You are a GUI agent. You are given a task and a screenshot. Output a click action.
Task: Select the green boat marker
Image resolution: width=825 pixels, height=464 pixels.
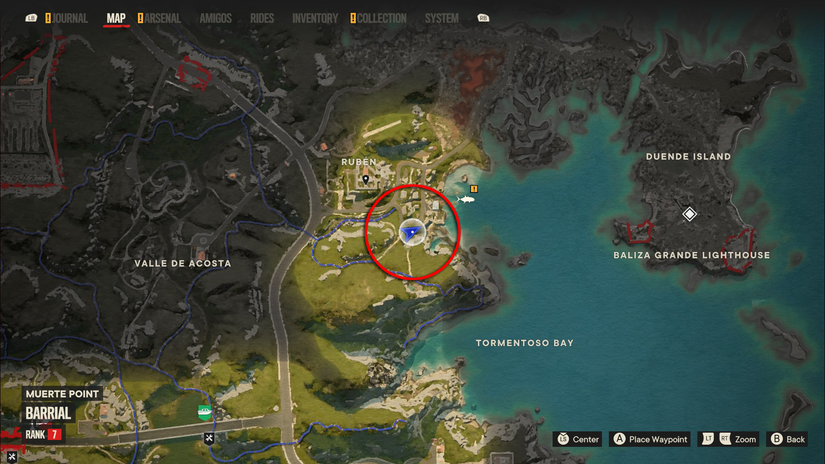[204, 412]
